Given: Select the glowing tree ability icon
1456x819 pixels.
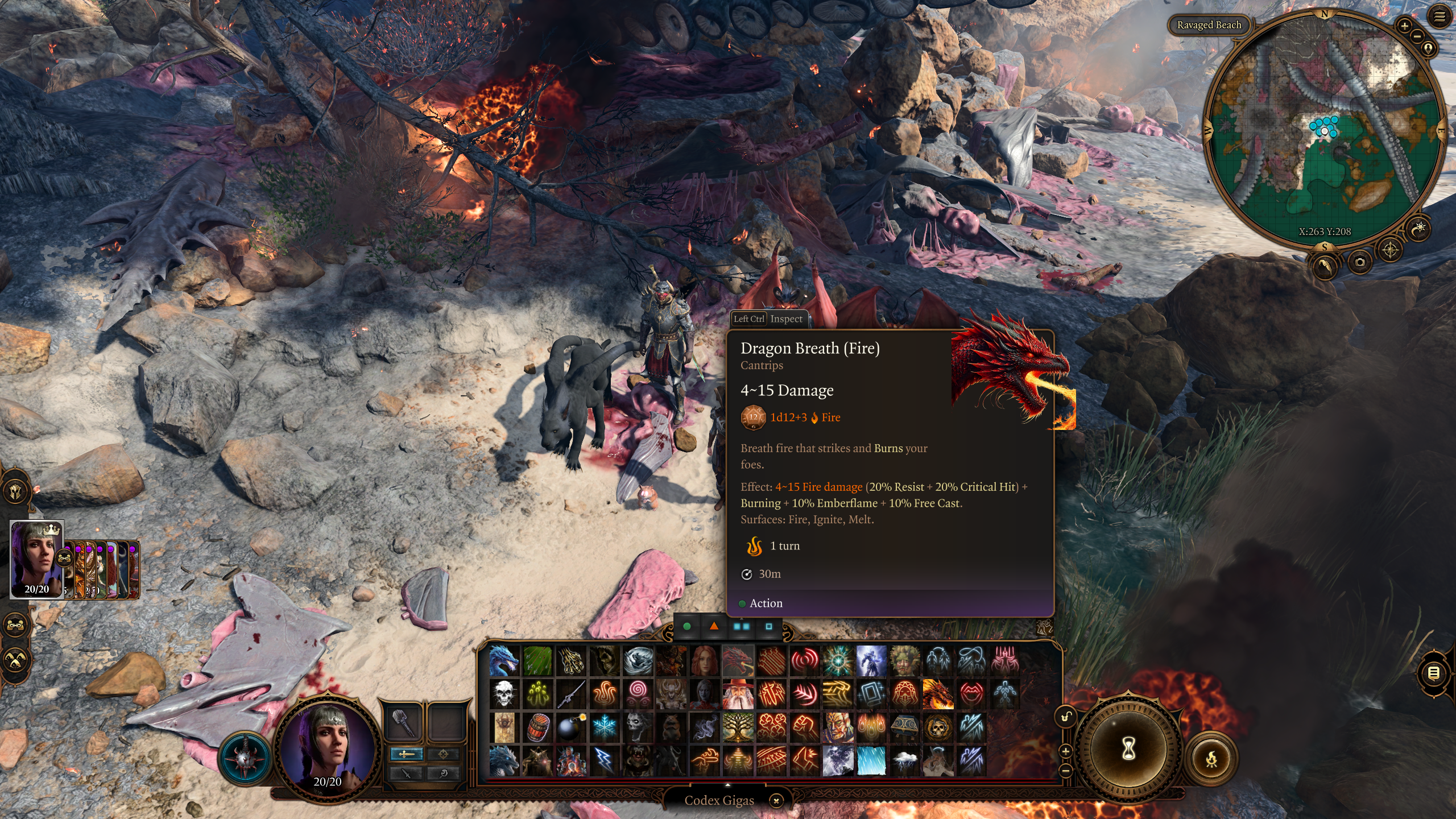Looking at the screenshot, I should click(x=738, y=727).
